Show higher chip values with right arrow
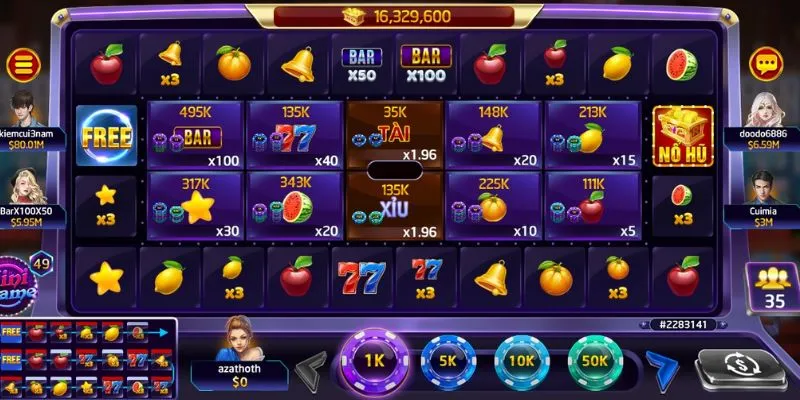The width and height of the screenshot is (800, 400). [x=661, y=365]
